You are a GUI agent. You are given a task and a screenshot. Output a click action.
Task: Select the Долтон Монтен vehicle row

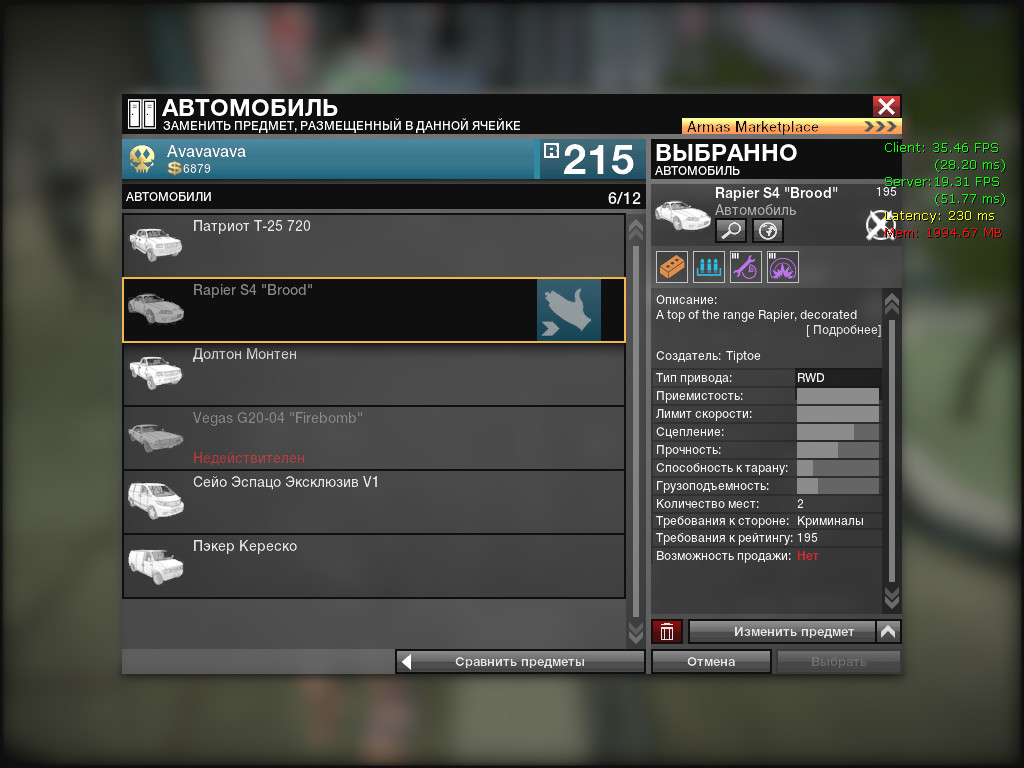pyautogui.click(x=373, y=374)
